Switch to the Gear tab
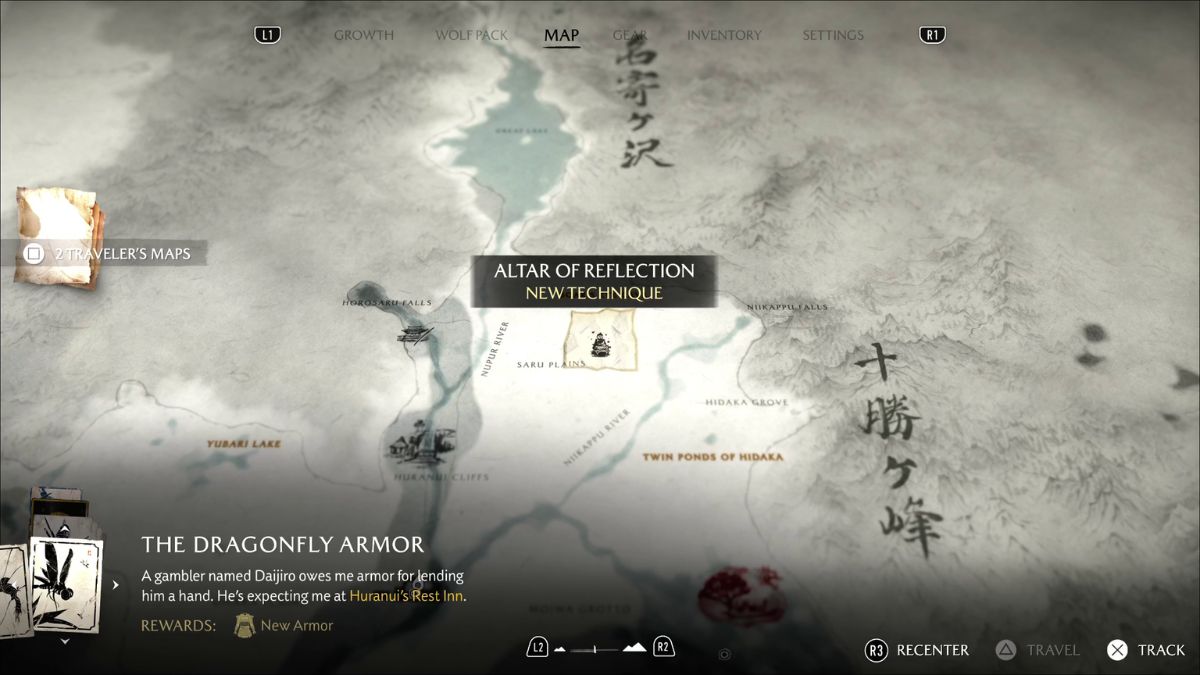This screenshot has height=675, width=1200. (x=630, y=35)
